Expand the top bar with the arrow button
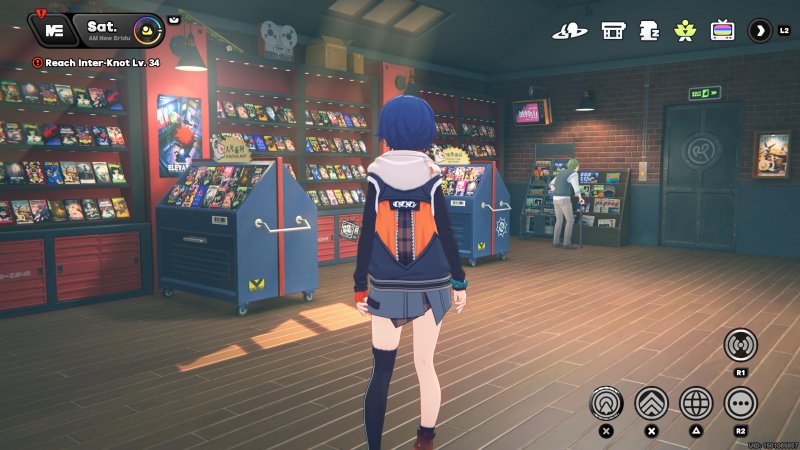Image resolution: width=800 pixels, height=450 pixels. 760,30
